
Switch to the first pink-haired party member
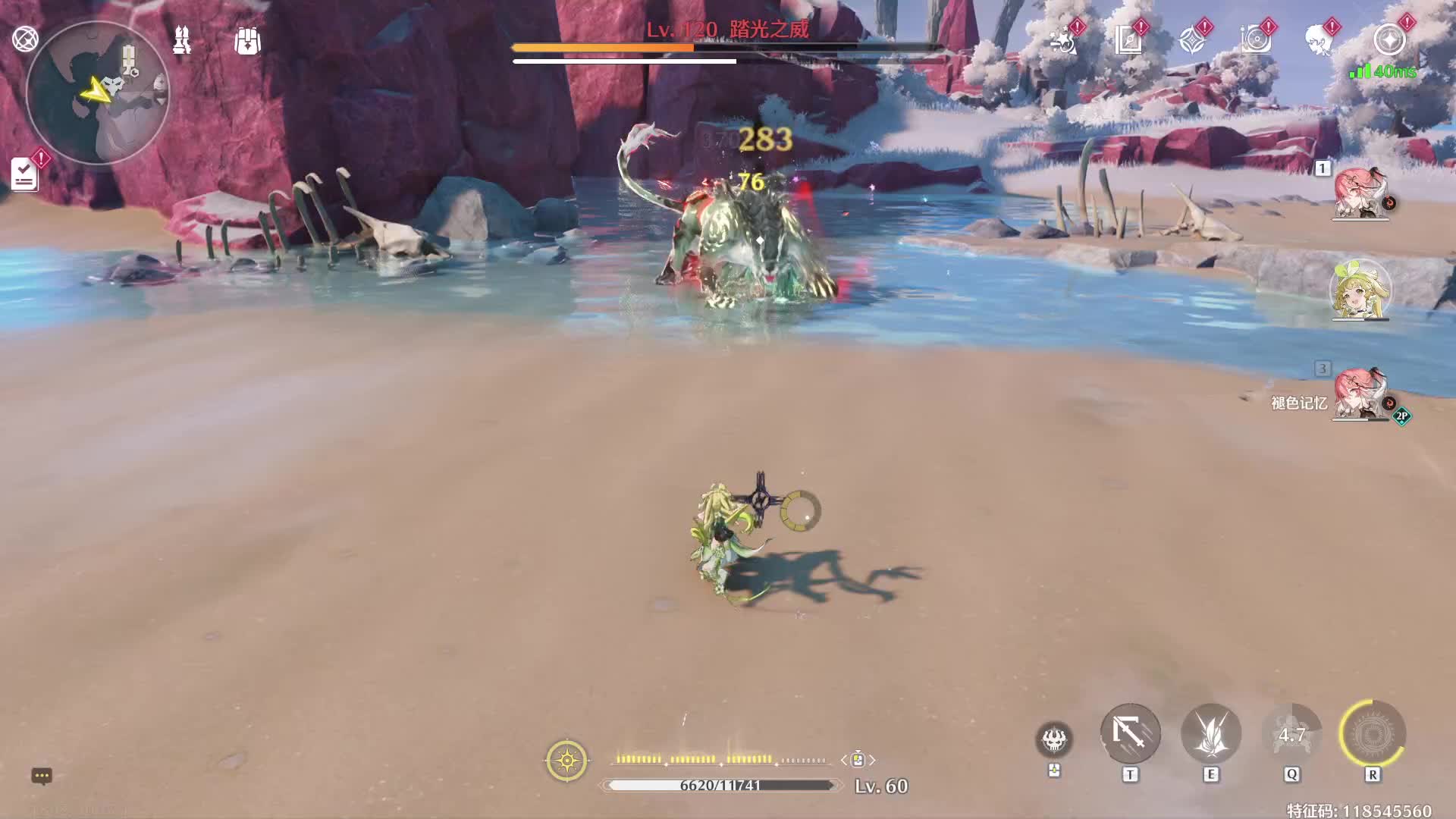point(1360,194)
